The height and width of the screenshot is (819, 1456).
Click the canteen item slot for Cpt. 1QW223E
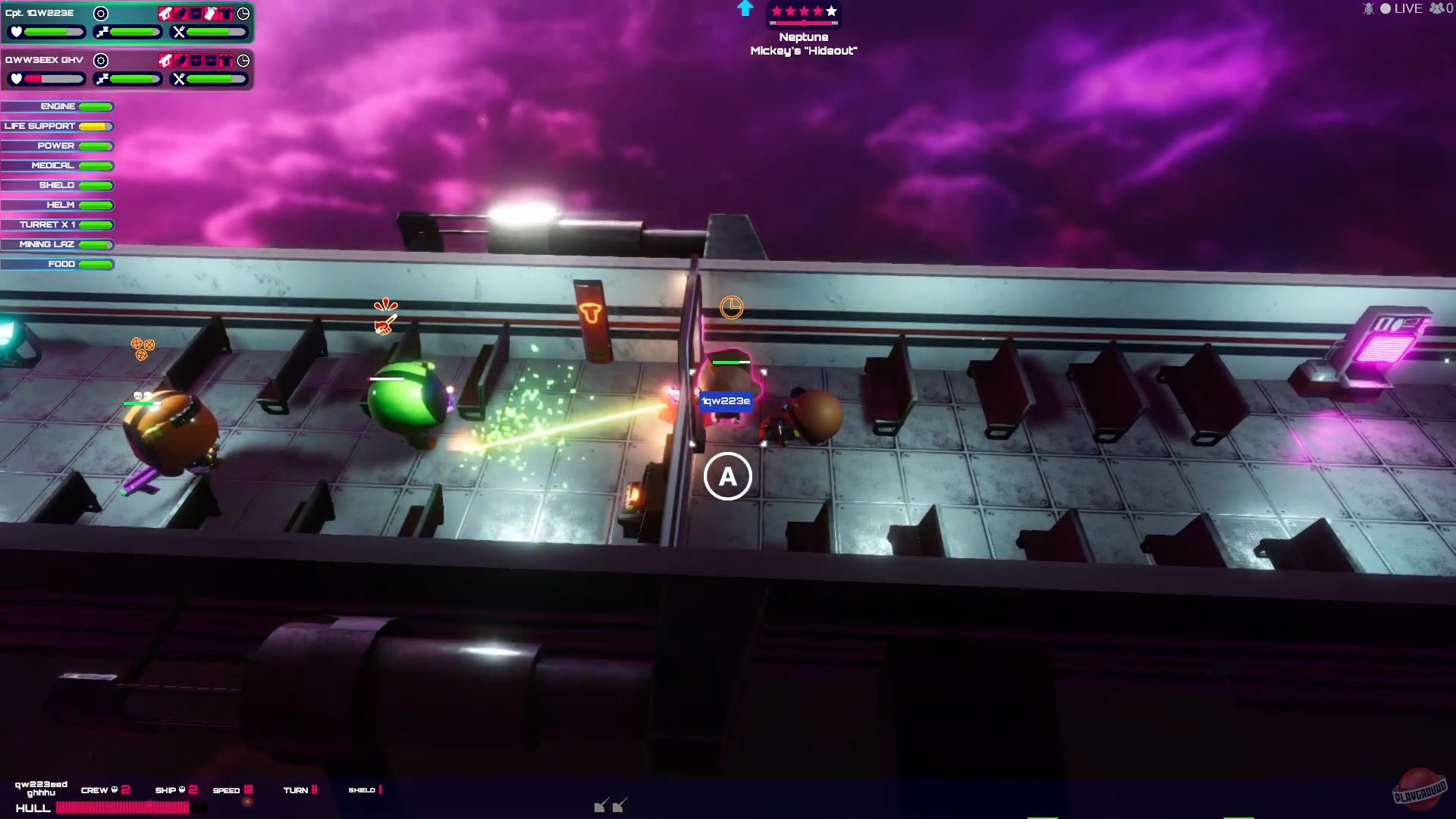[x=210, y=14]
